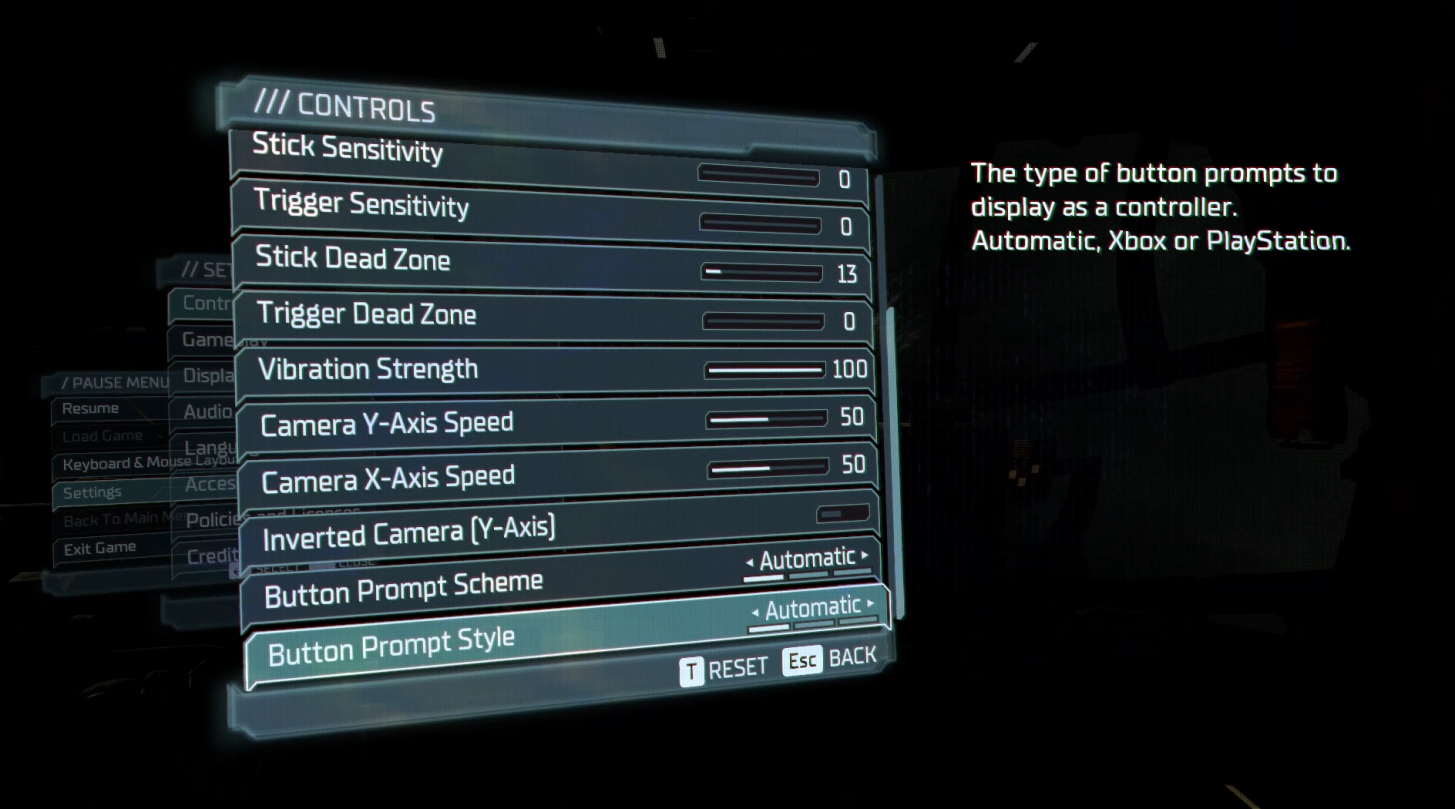Cycle Button Prompt Scheme right arrow

pos(863,558)
